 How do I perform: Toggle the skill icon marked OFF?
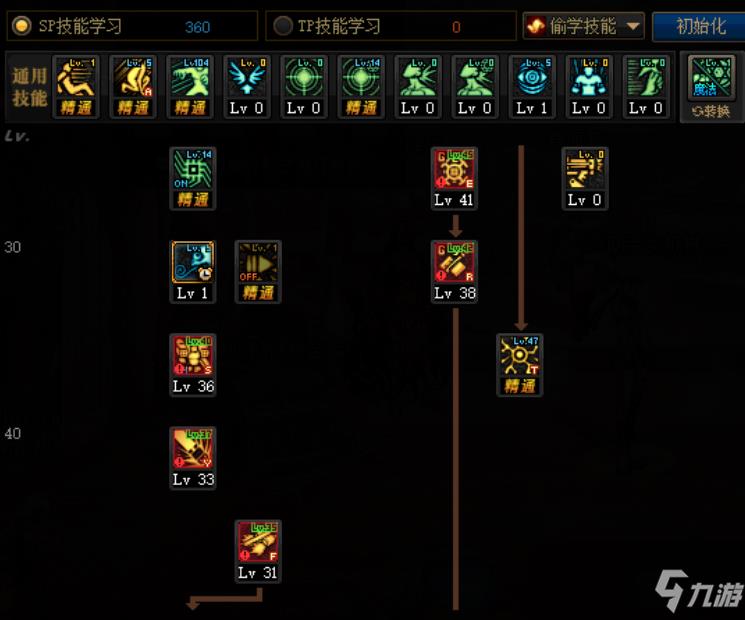(x=258, y=263)
